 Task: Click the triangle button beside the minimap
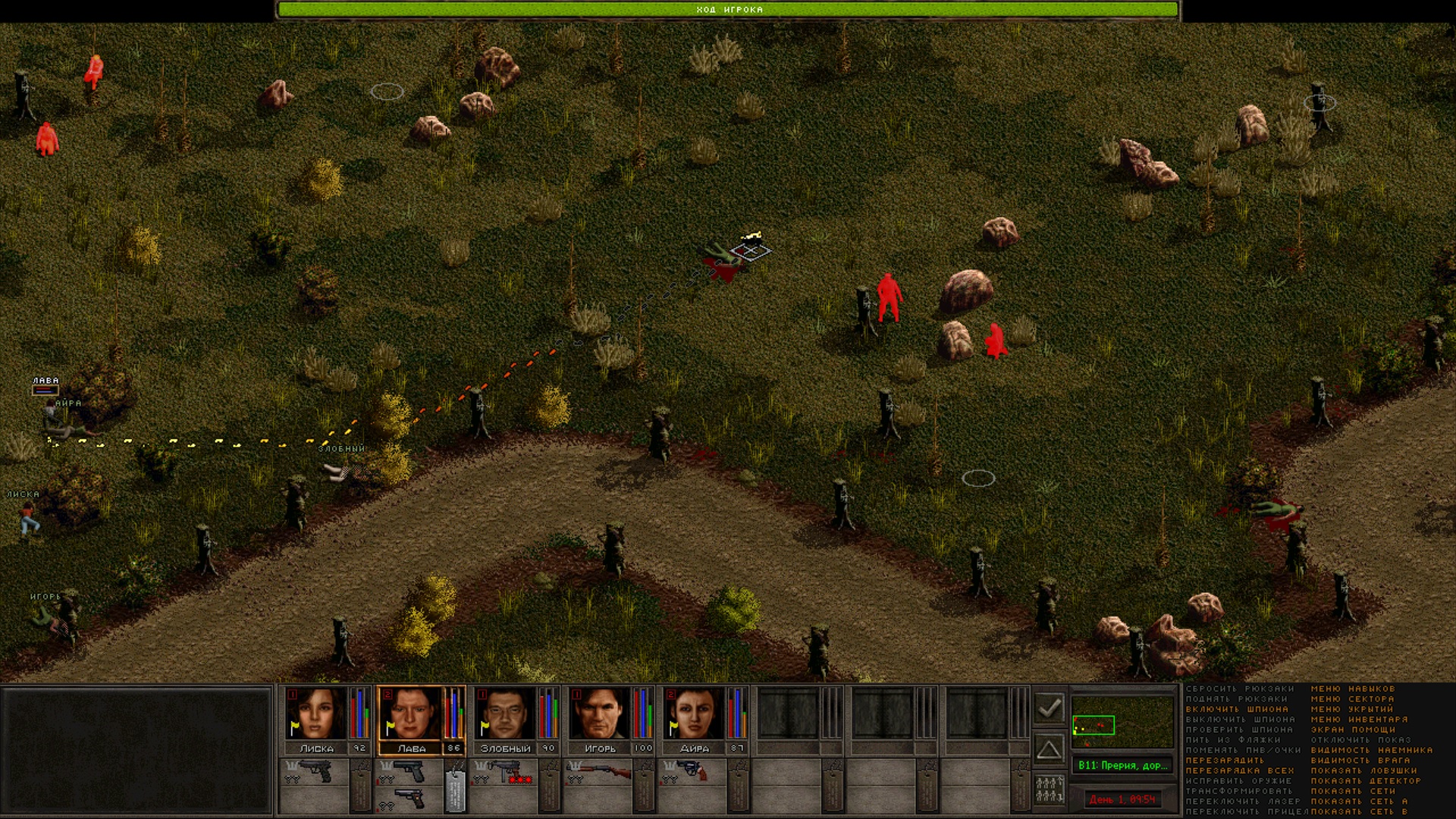point(1050,750)
